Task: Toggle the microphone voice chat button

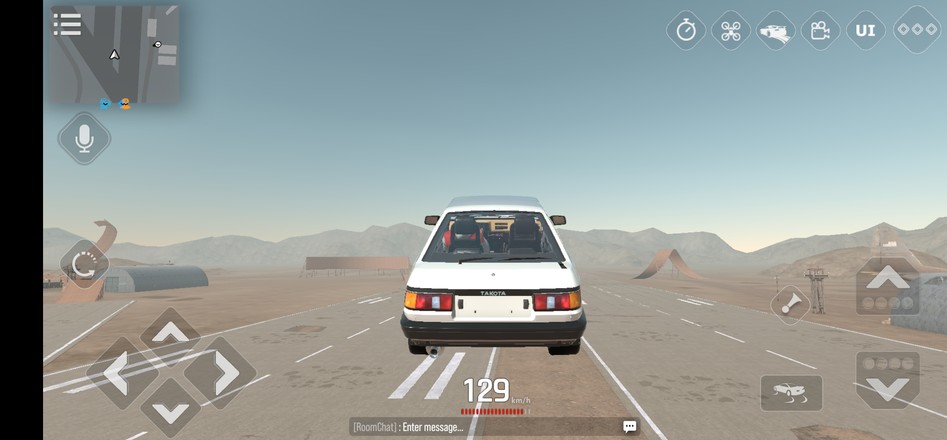Action: click(84, 138)
